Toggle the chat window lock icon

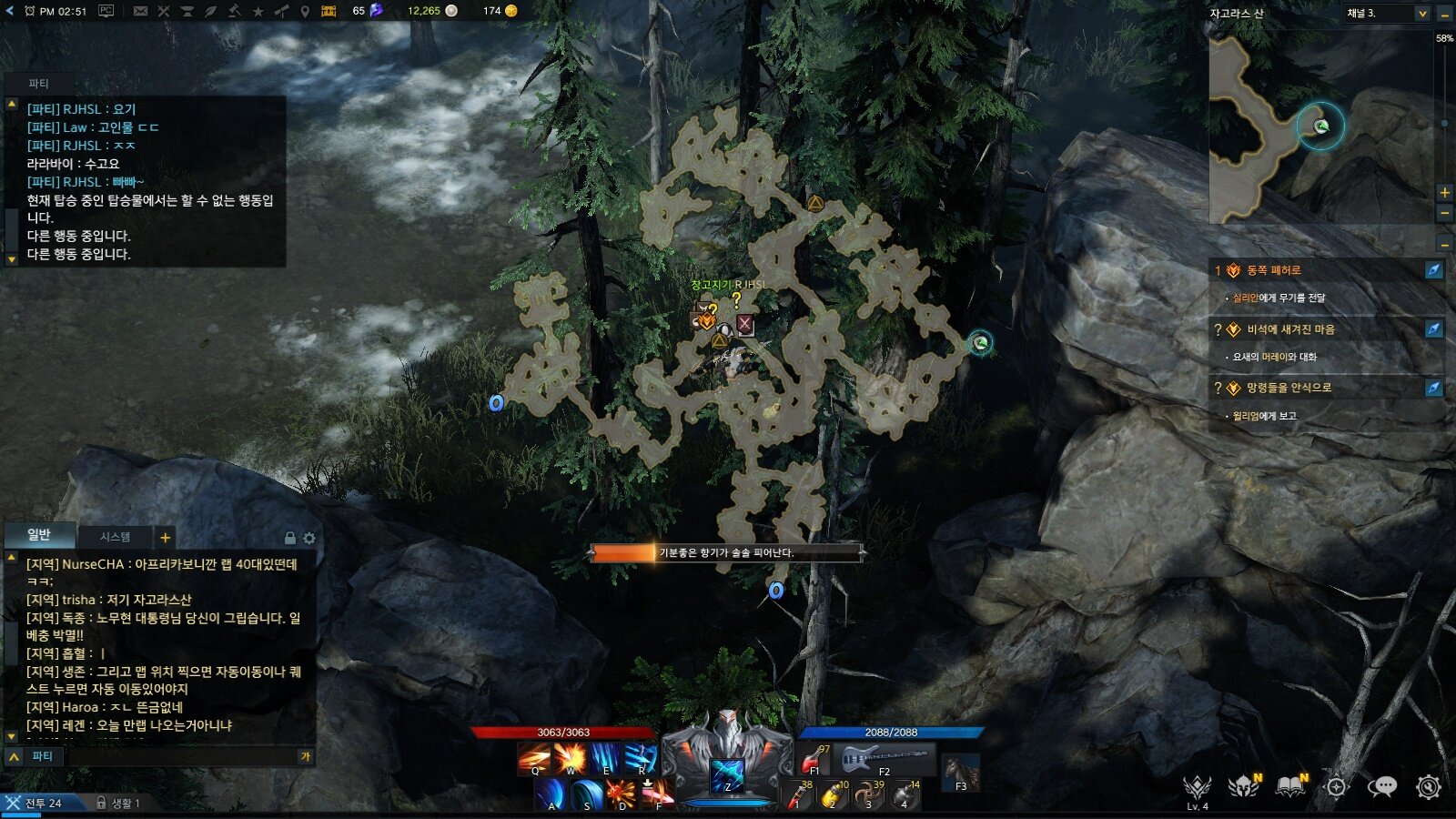(x=289, y=538)
